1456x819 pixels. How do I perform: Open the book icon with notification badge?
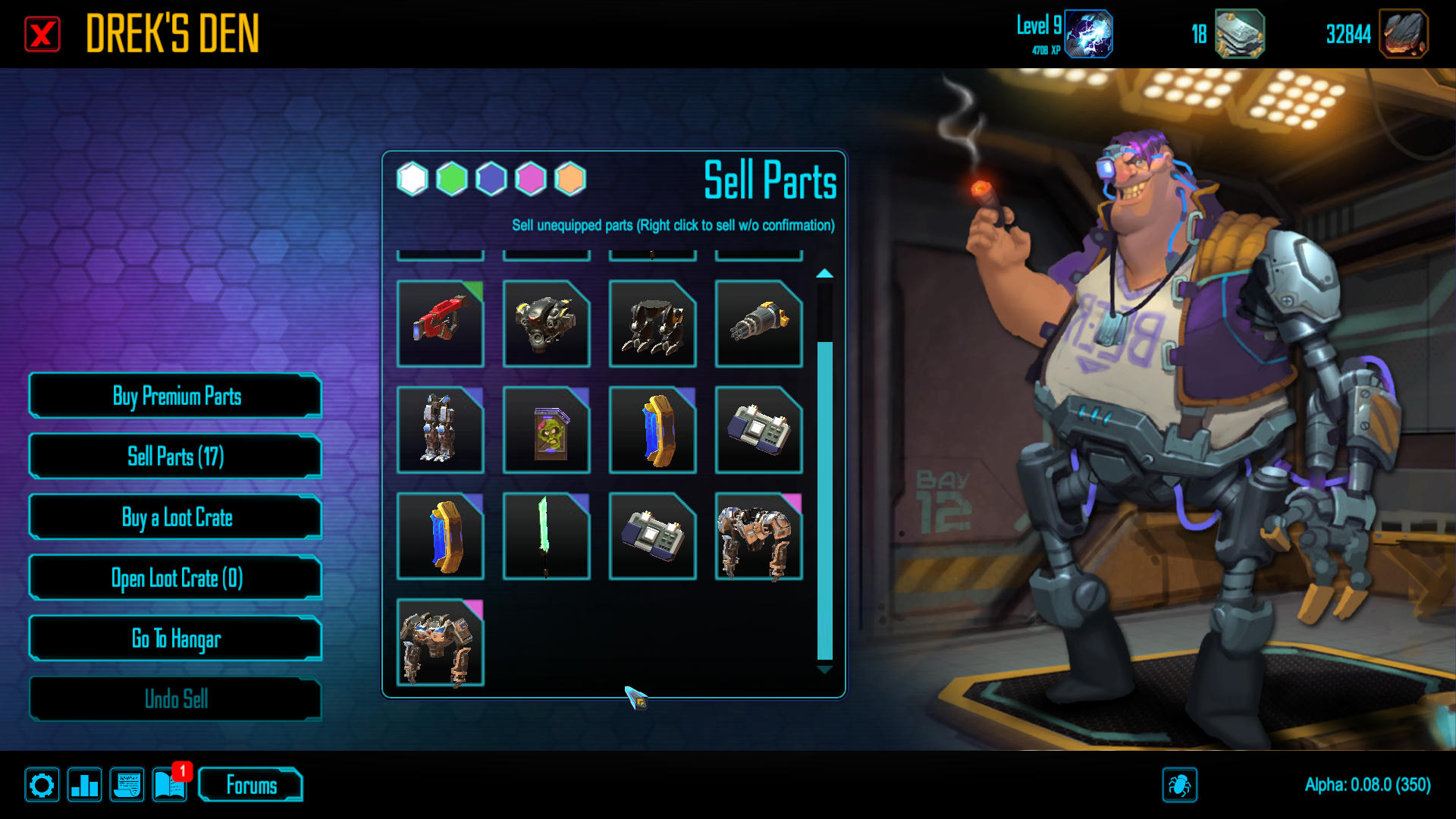point(169,785)
